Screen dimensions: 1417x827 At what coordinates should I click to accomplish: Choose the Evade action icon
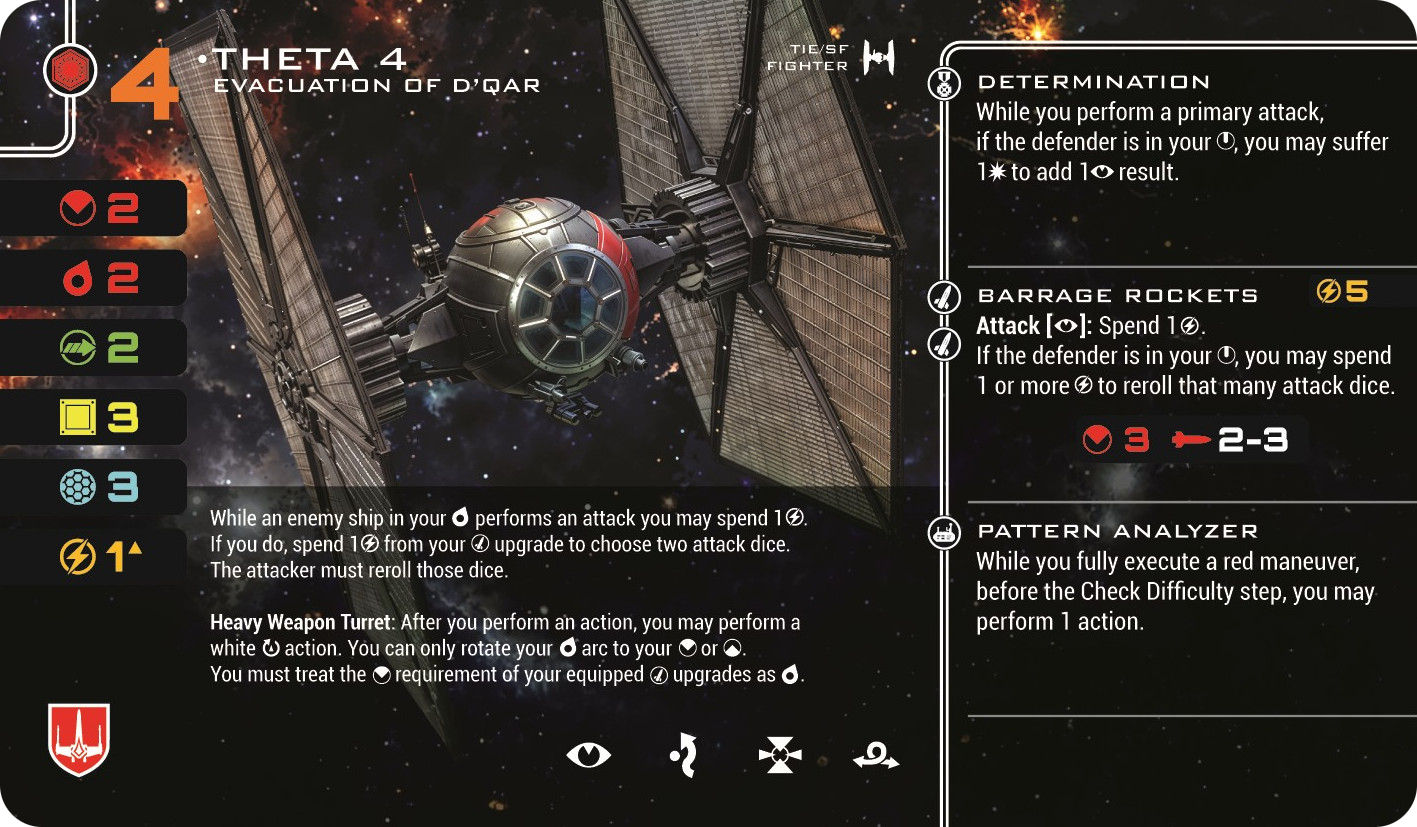coord(683,755)
